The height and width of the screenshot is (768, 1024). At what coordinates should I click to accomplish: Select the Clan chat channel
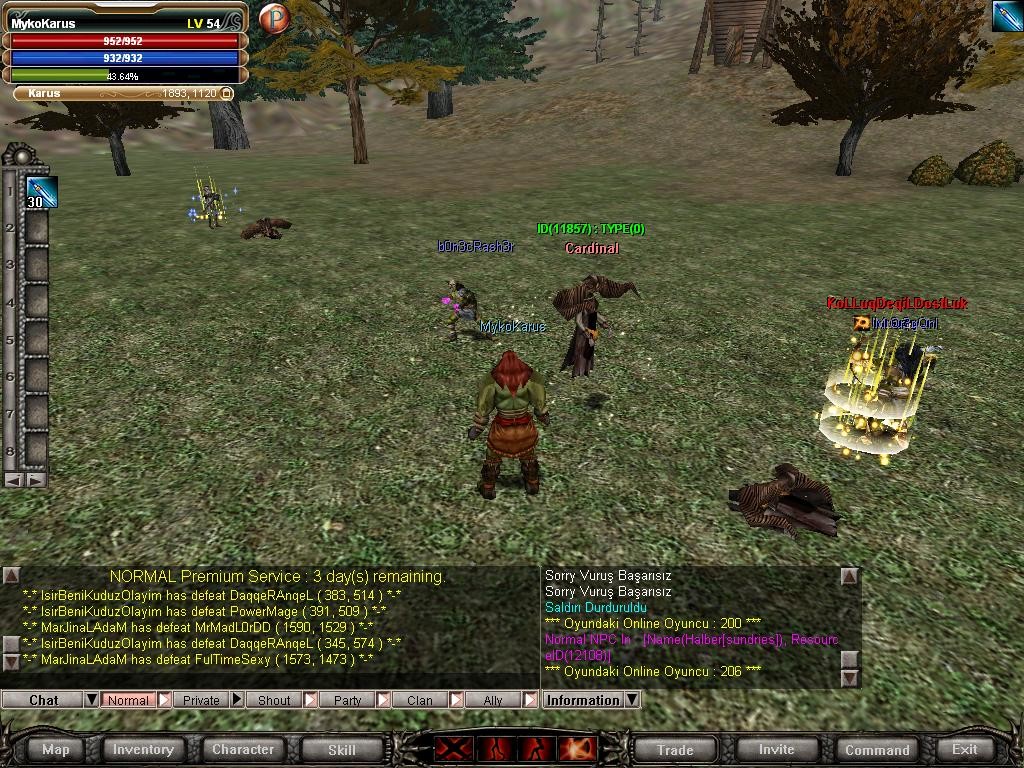[420, 700]
